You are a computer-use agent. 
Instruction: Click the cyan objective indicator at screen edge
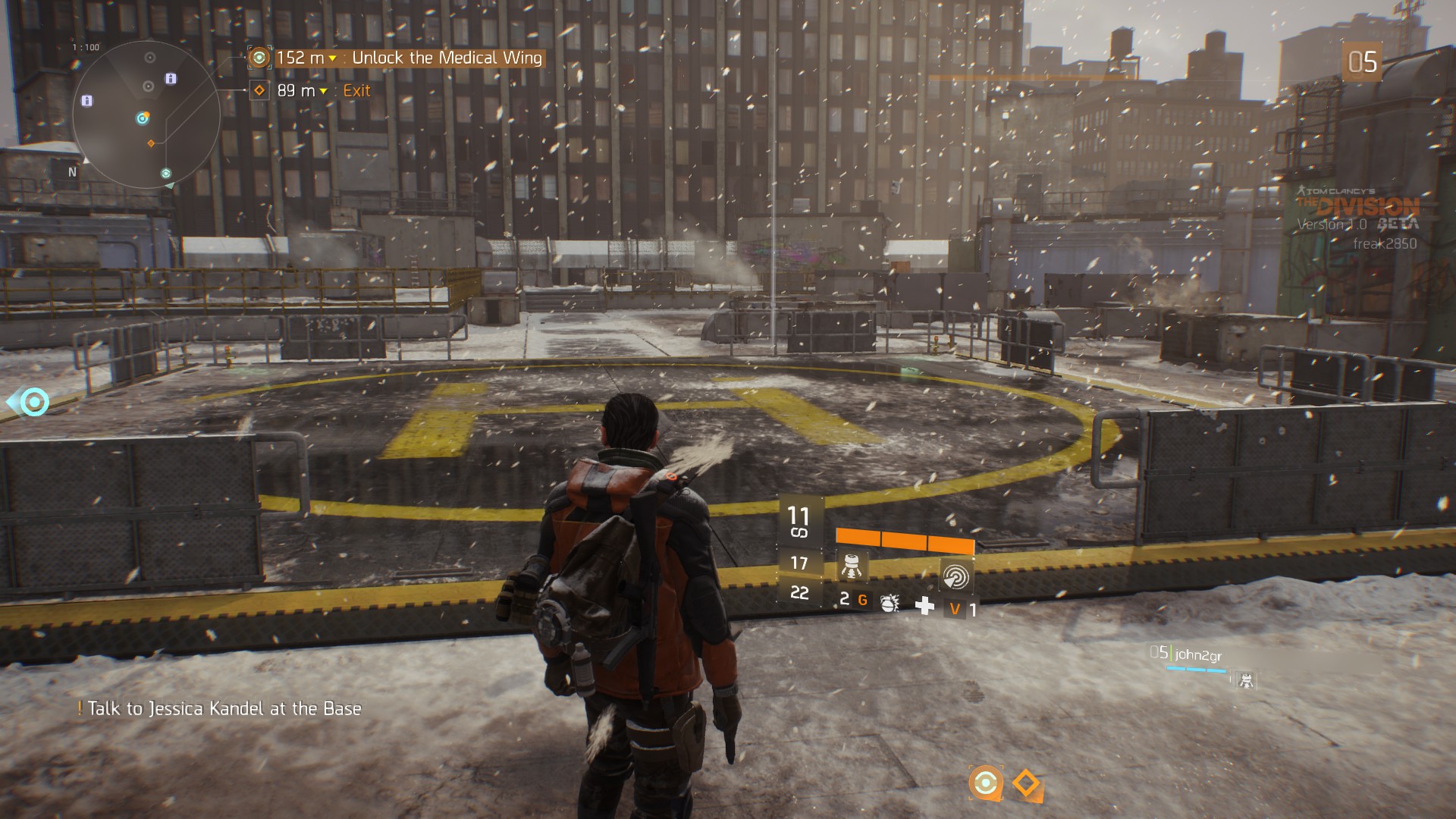click(x=33, y=402)
